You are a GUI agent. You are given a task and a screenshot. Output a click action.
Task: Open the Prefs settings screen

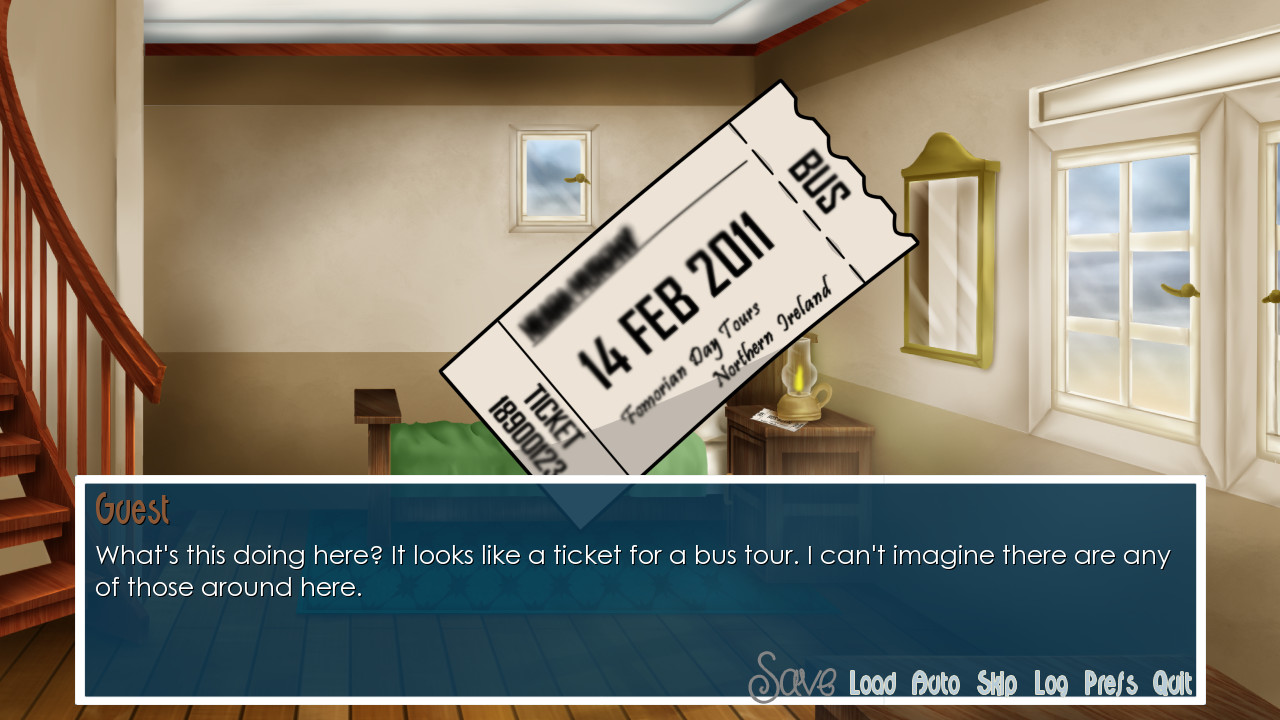[x=1111, y=684]
